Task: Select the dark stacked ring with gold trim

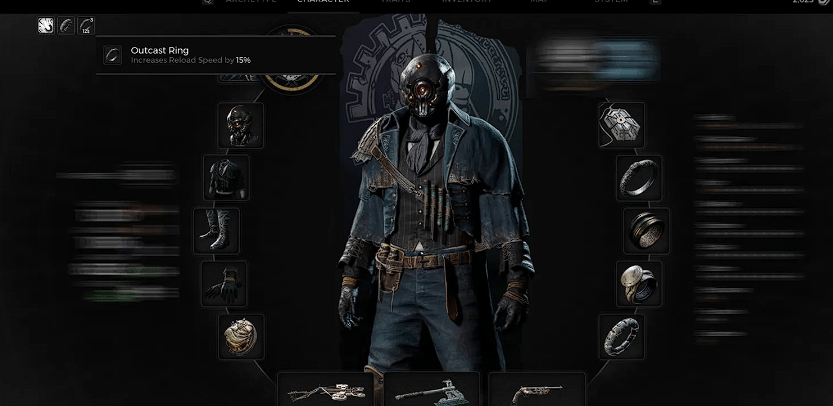Action: (x=646, y=231)
